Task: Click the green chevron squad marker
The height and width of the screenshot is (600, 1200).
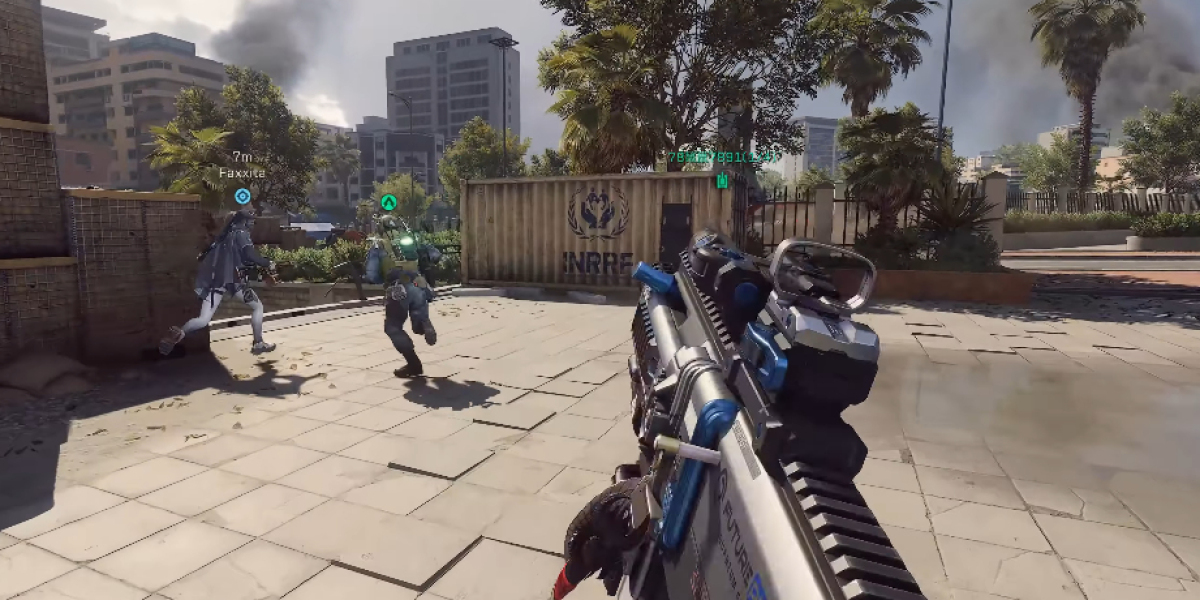Action: point(389,202)
